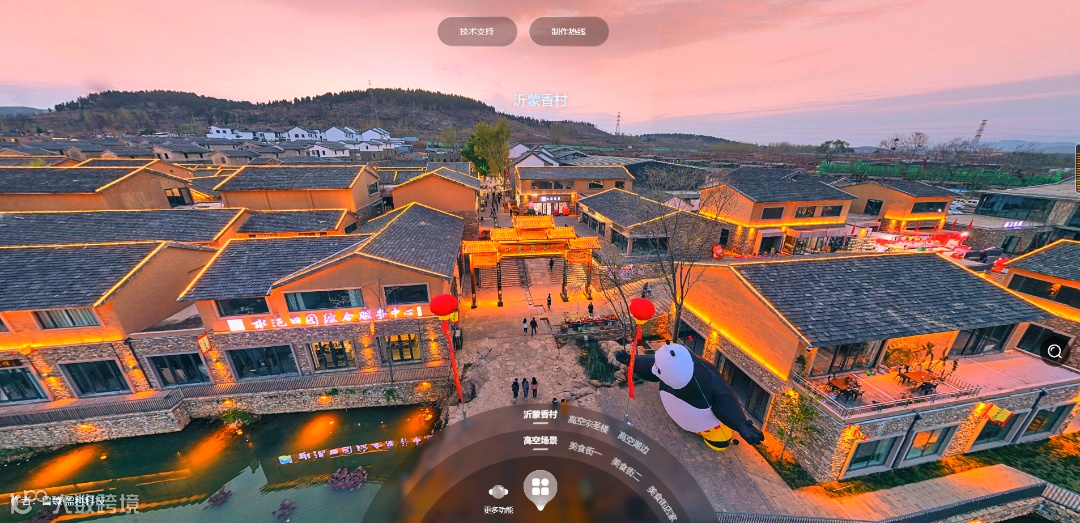Open the magnifying glass search button
Viewport: 1080px width, 523px height.
pos(1054,350)
